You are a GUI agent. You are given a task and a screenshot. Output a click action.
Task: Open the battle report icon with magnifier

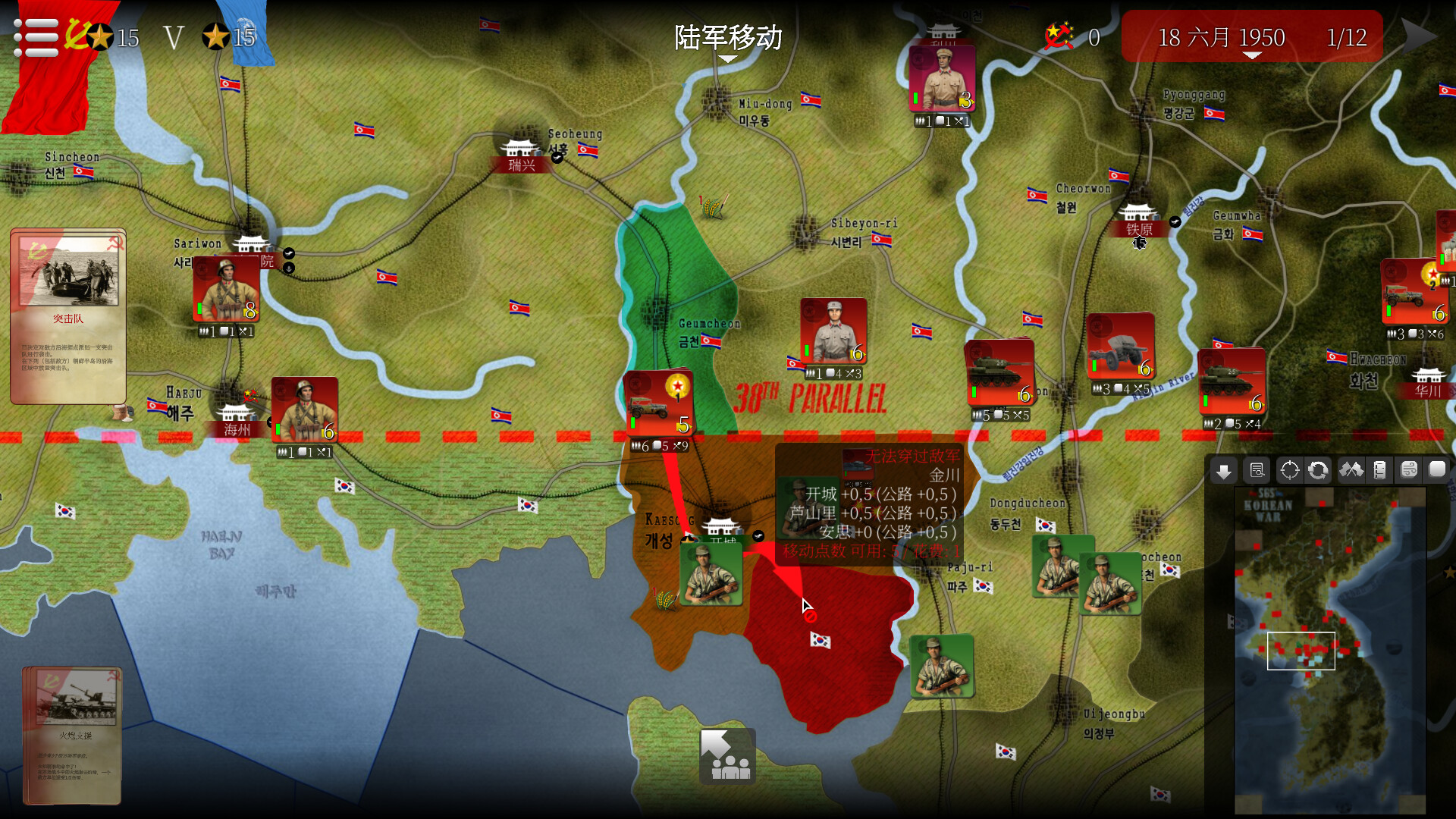coord(1257,470)
